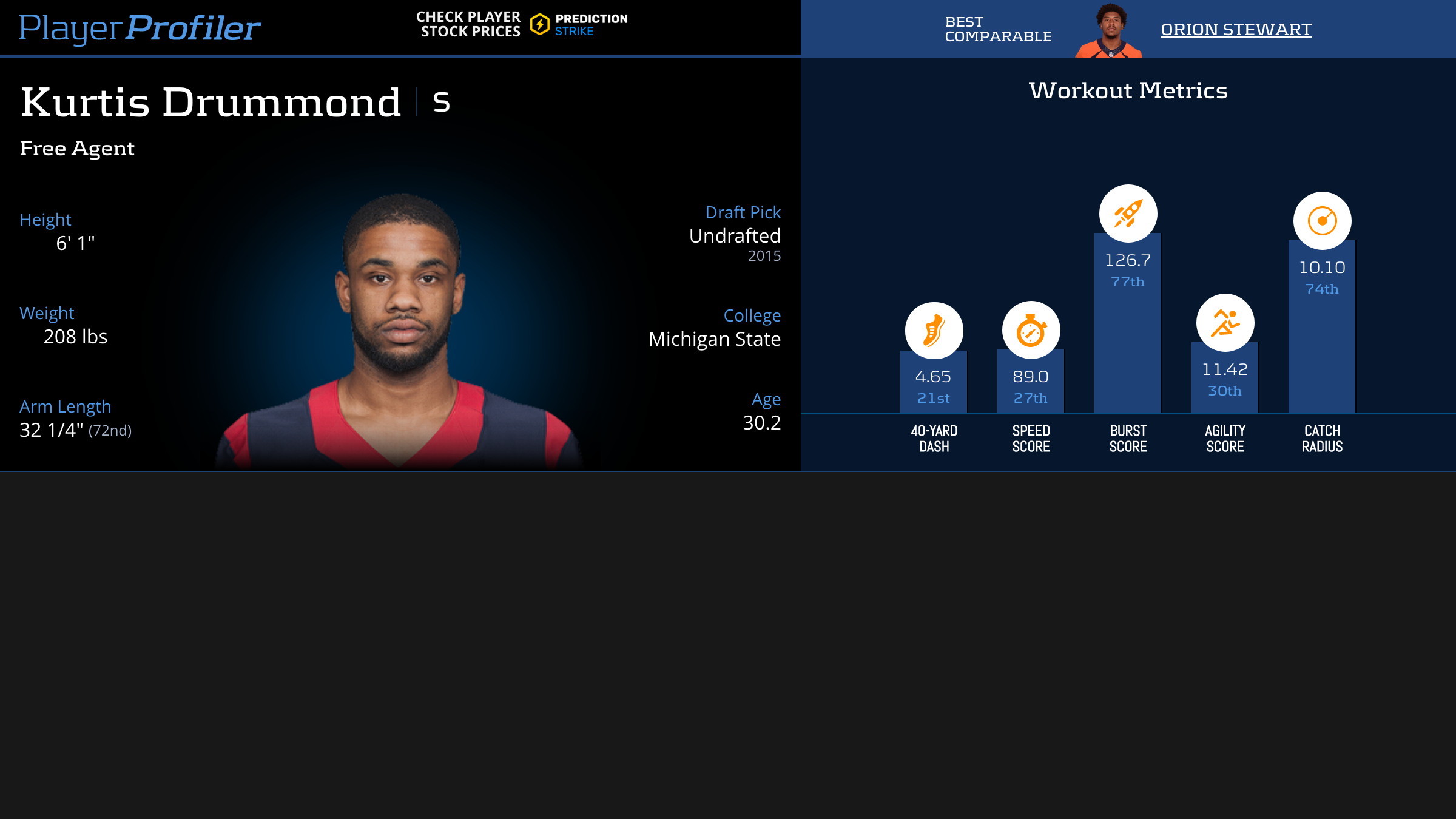The height and width of the screenshot is (819, 1456).
Task: Open Orion Stewart's comparable player profile
Action: coord(1236,29)
